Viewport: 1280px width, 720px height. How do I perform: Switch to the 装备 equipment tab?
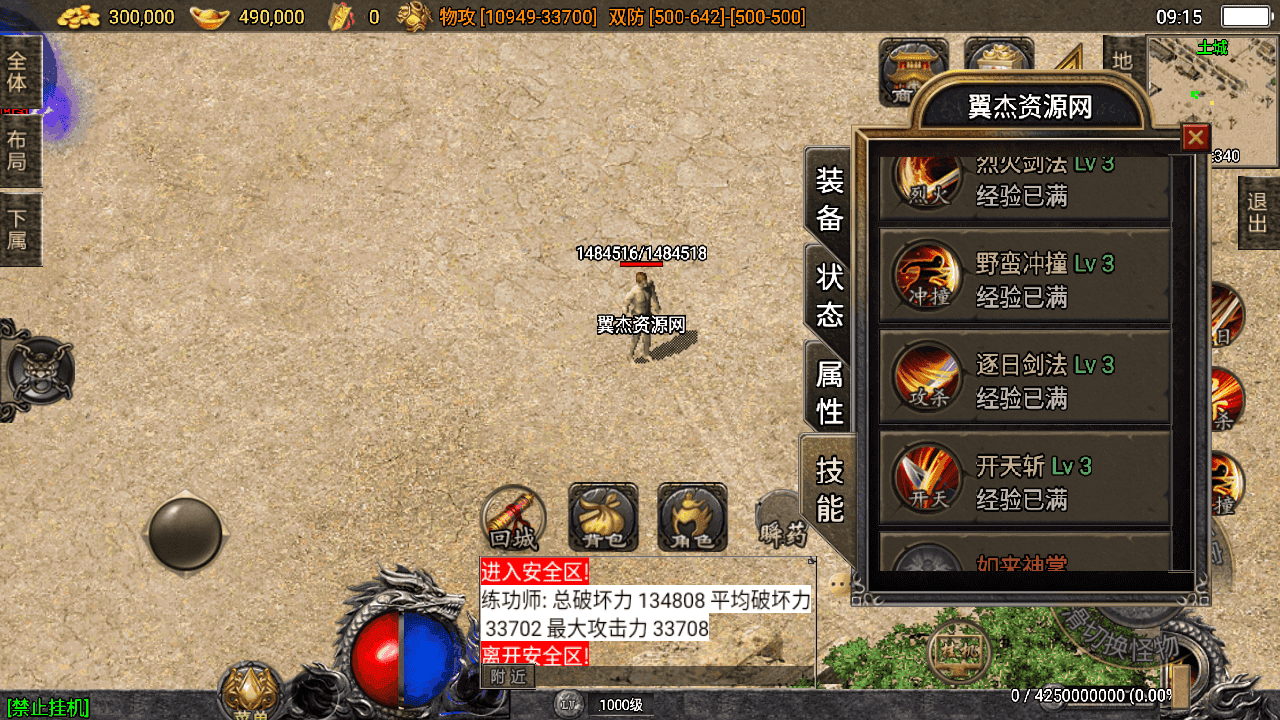click(x=830, y=199)
